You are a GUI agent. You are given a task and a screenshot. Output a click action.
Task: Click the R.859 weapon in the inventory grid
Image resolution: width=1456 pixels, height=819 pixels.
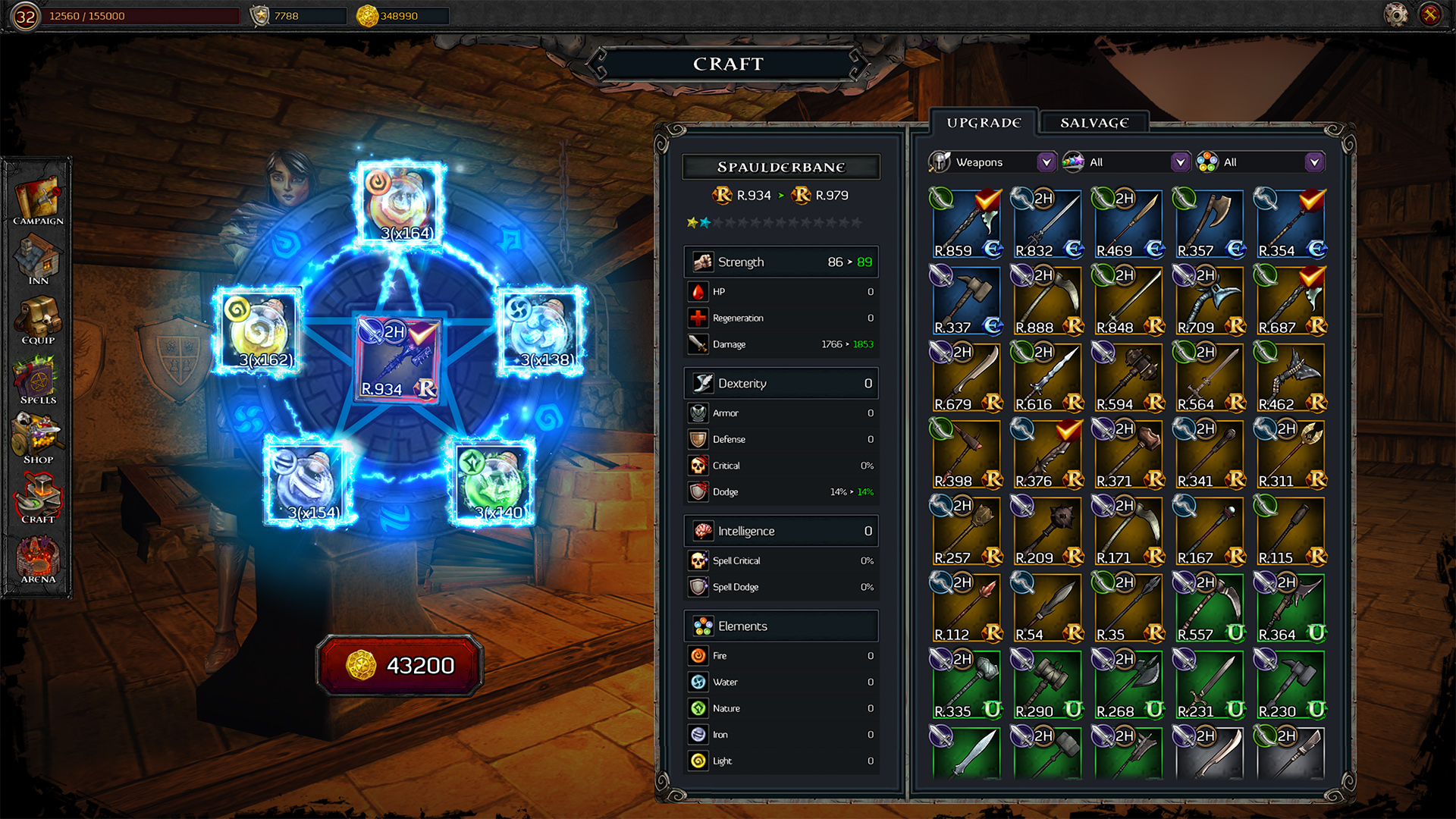pos(966,222)
